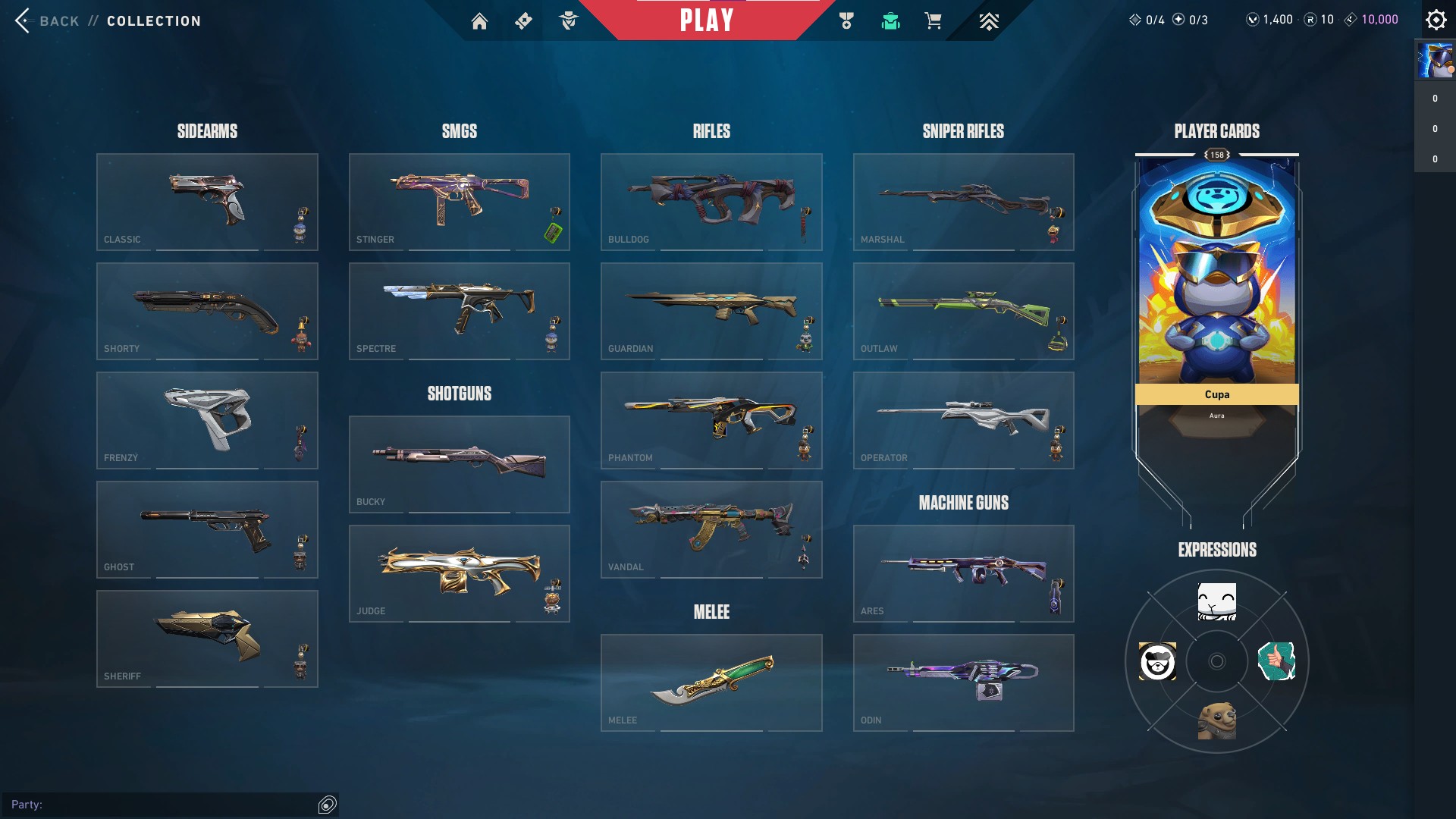The width and height of the screenshot is (1456, 819).
Task: Open the Home screen via the house icon
Action: (x=479, y=21)
